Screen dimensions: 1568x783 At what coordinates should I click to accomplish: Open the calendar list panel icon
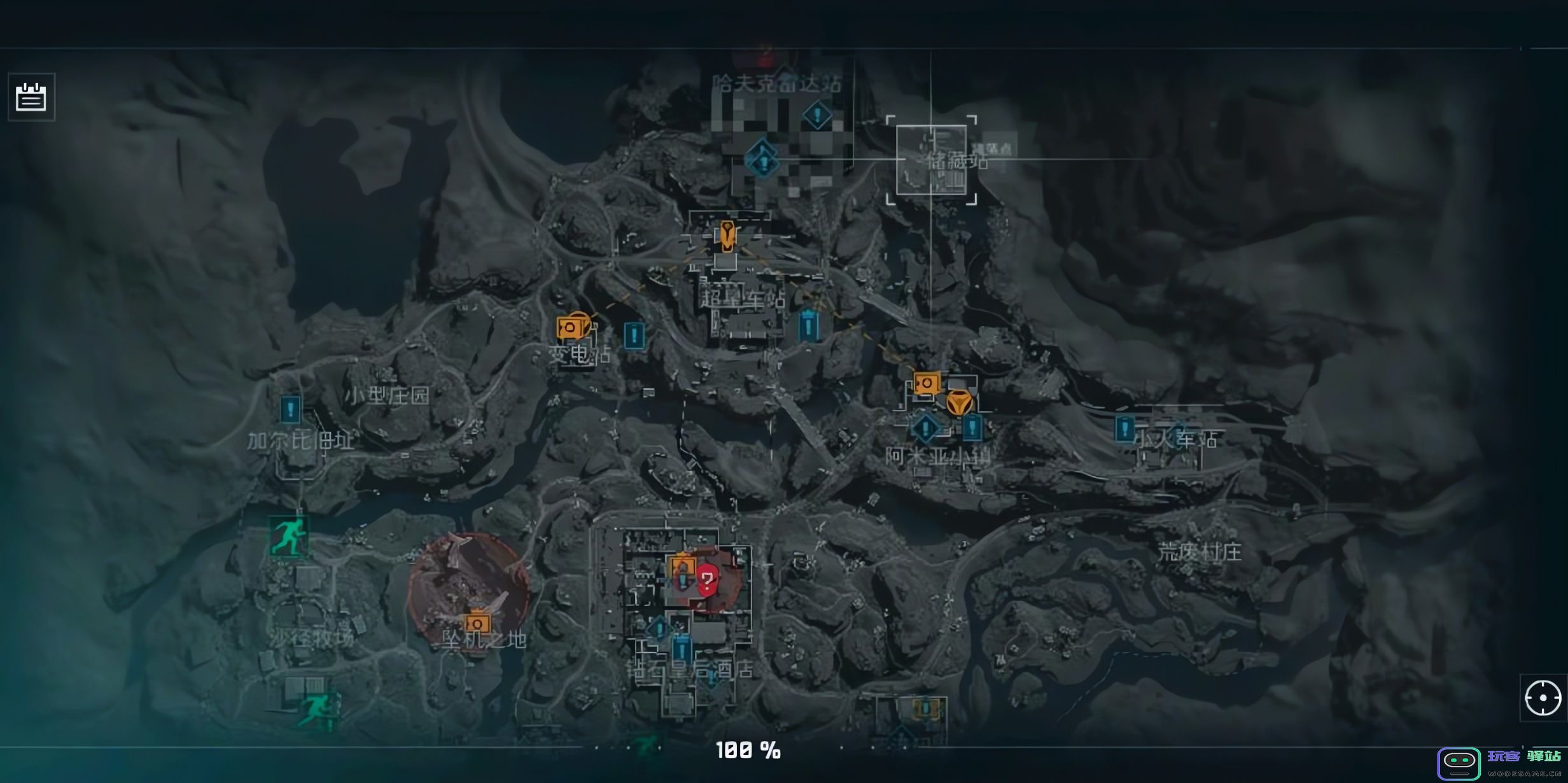[31, 97]
